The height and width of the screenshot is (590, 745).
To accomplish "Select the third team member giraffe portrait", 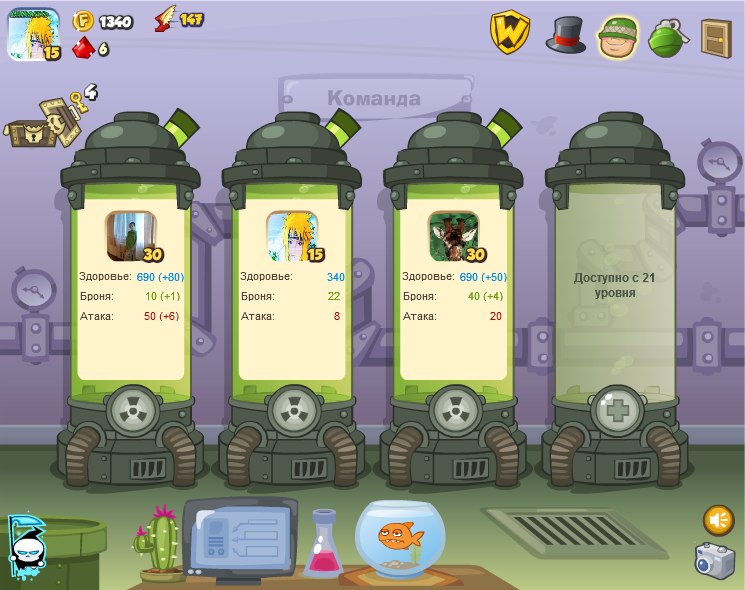I will 453,236.
